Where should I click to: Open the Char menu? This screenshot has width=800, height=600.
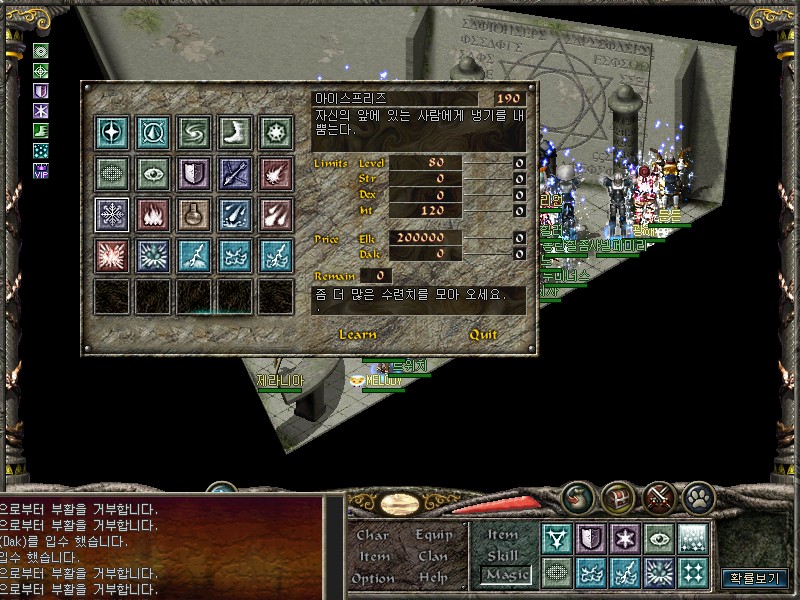[373, 535]
